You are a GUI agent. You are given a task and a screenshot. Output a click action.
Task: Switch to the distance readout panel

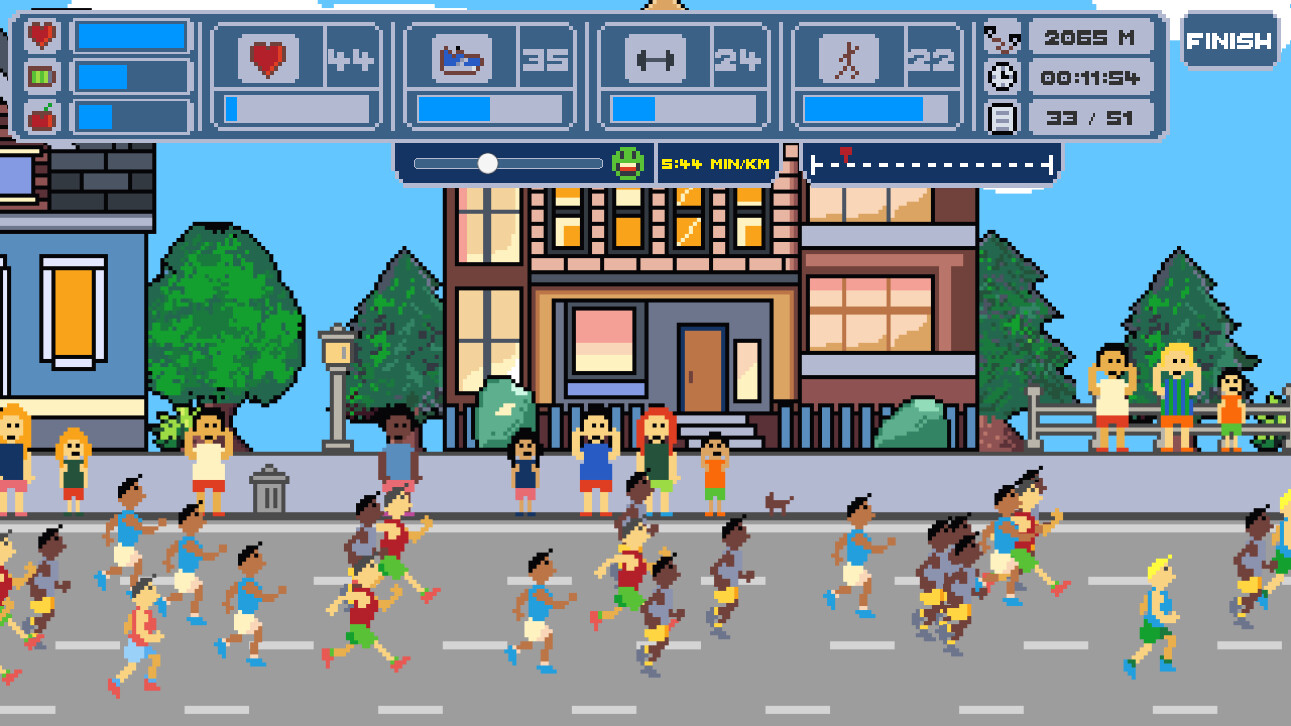point(1089,37)
